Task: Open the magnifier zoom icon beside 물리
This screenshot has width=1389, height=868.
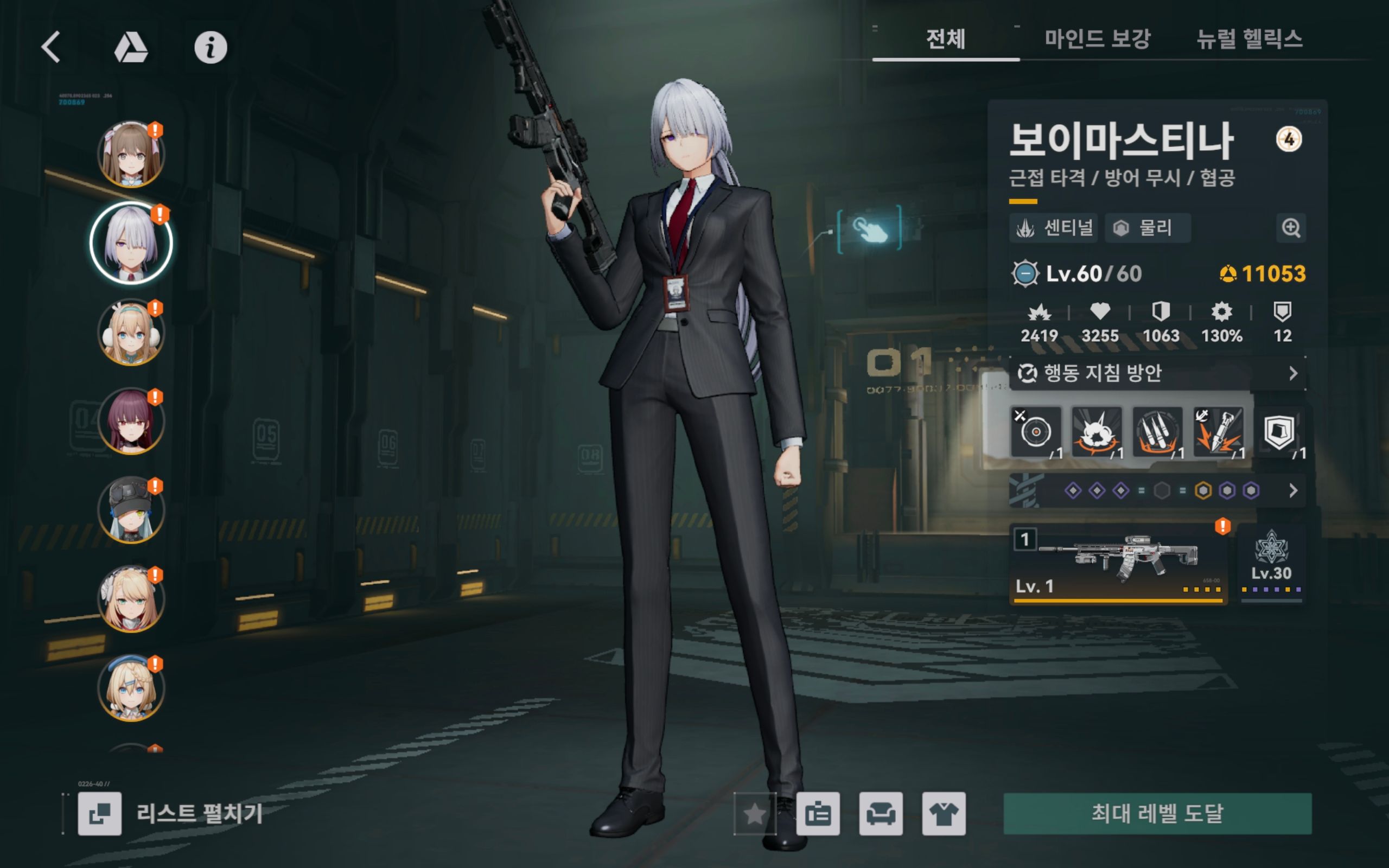Action: coord(1290,228)
